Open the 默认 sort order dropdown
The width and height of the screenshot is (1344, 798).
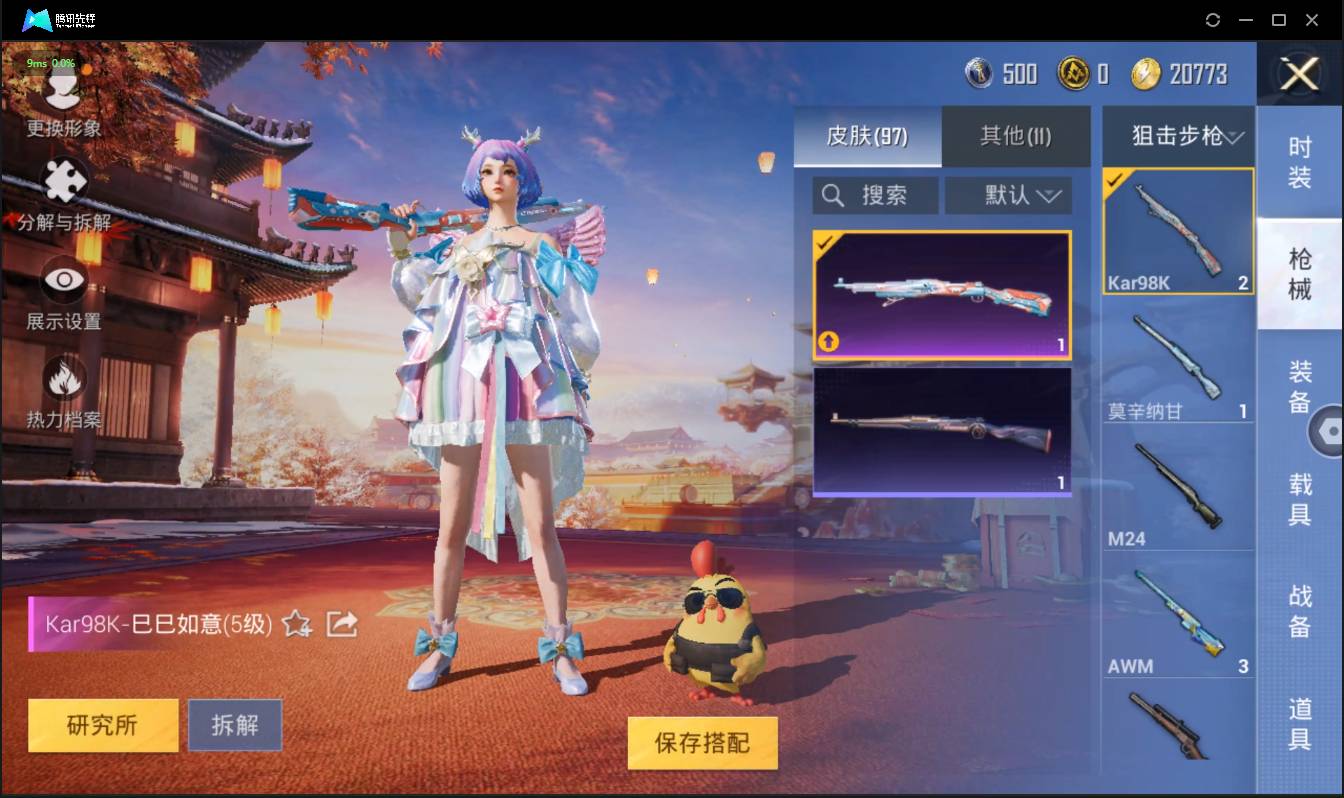[1007, 195]
